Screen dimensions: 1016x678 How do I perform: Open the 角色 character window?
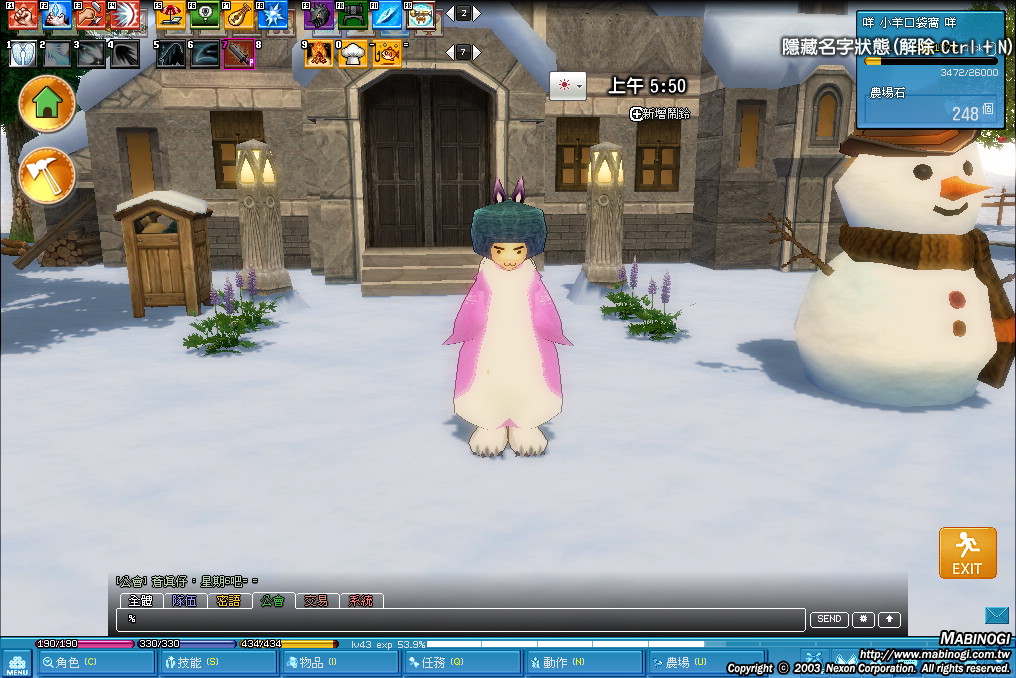(x=96, y=662)
